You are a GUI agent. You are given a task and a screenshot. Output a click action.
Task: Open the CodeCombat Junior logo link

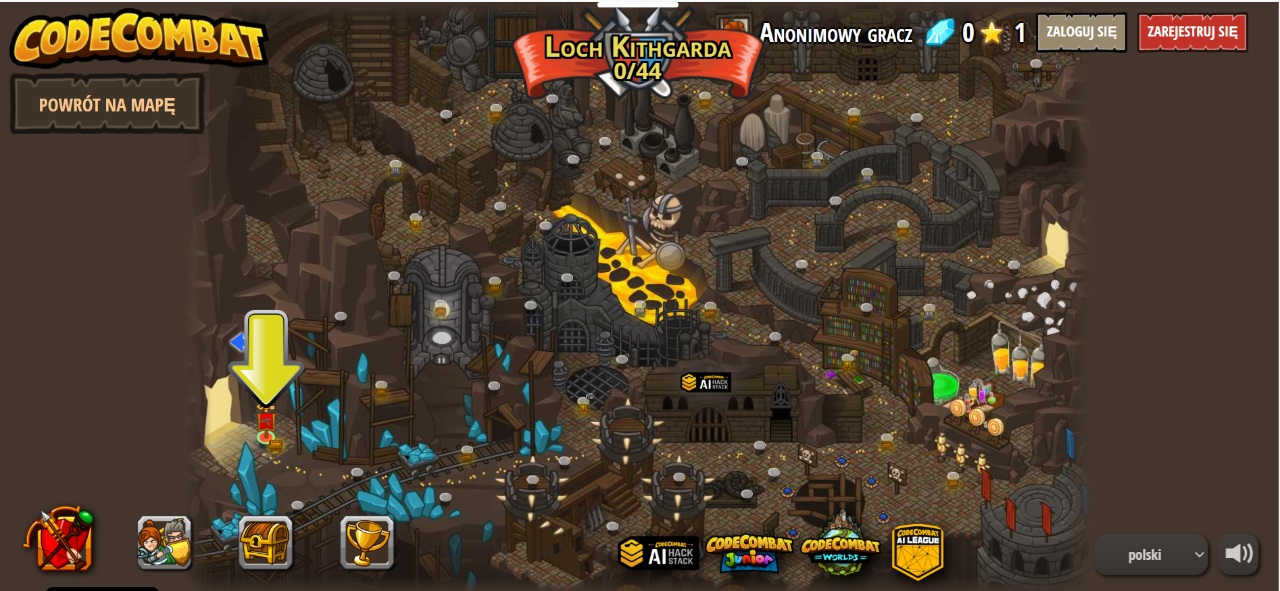749,552
